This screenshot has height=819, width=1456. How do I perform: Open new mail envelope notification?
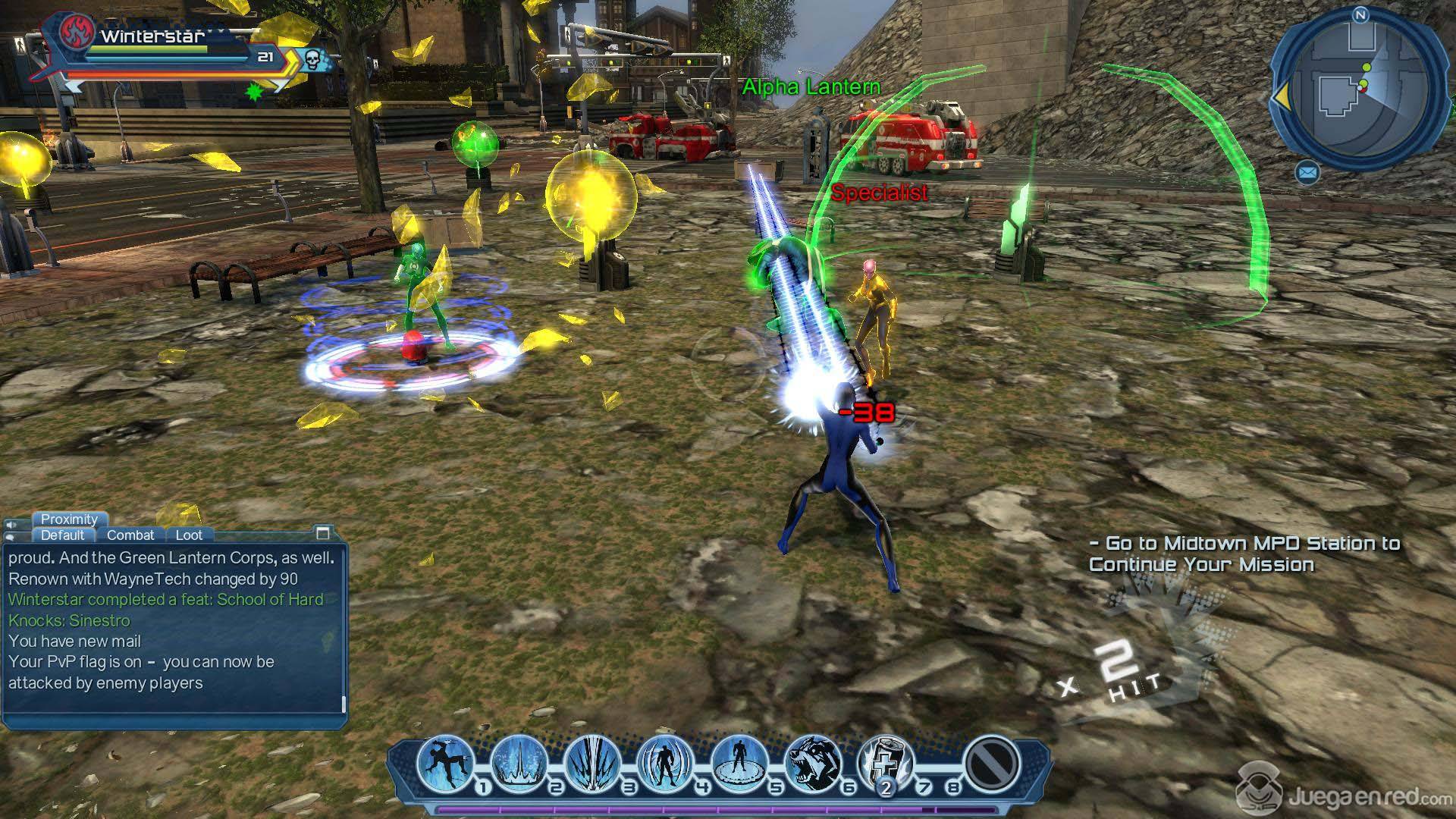(1307, 174)
